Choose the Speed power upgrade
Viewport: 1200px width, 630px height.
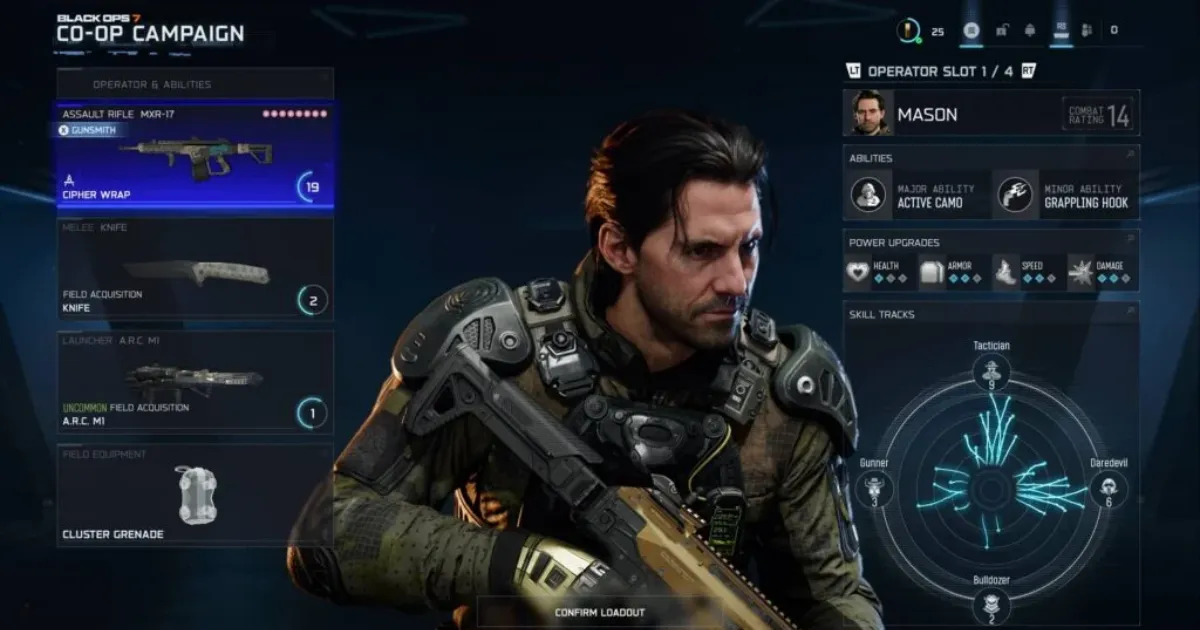(1025, 272)
